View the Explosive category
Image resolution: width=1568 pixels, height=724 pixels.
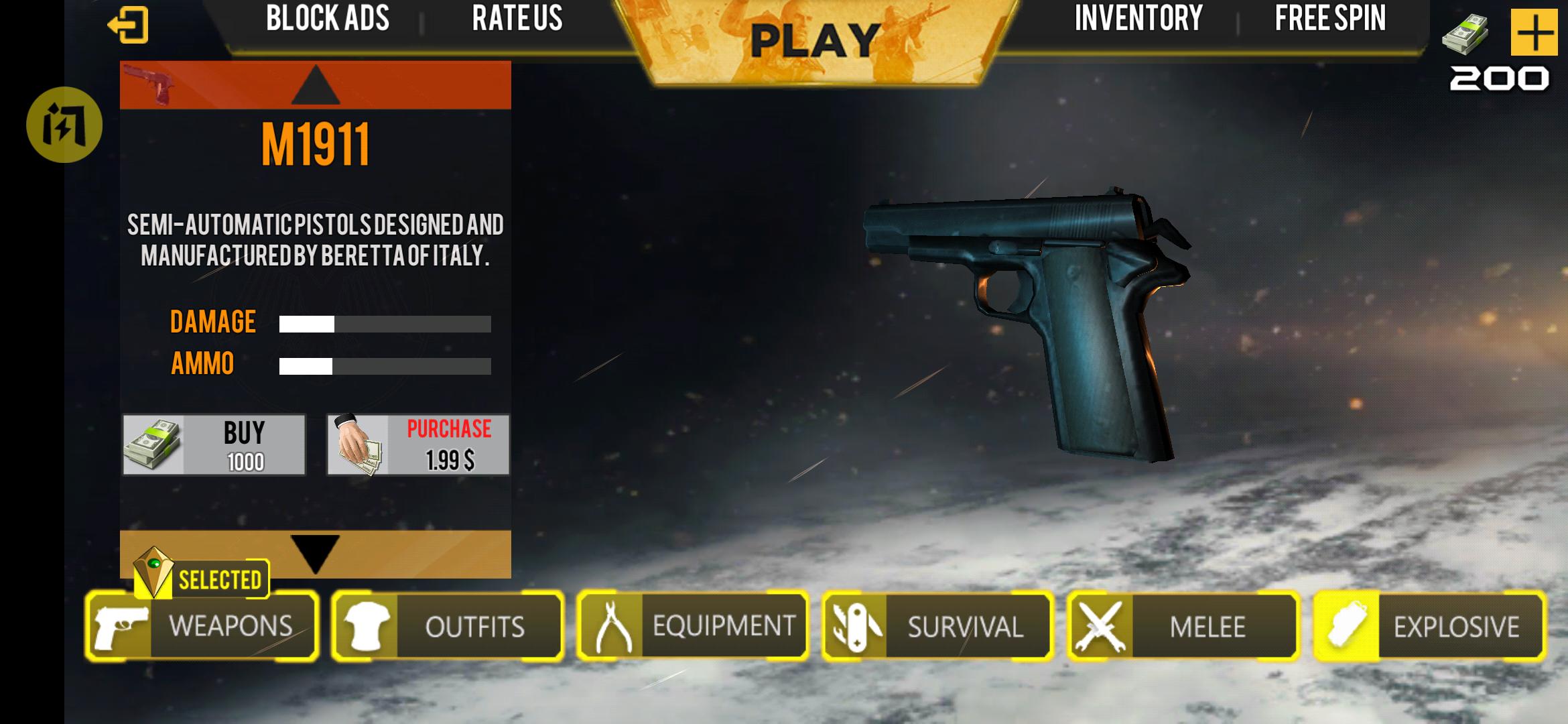pos(1429,626)
